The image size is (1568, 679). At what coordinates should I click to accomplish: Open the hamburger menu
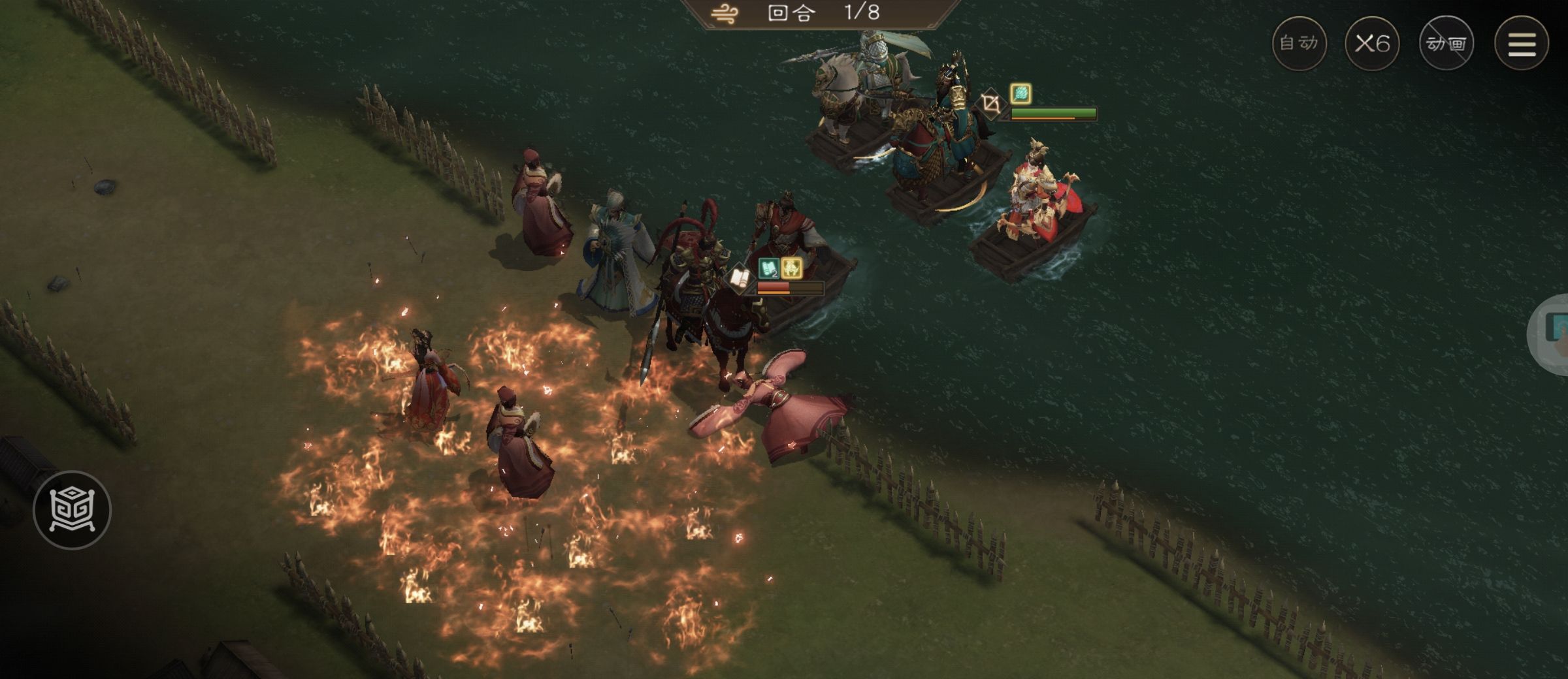pyautogui.click(x=1522, y=44)
